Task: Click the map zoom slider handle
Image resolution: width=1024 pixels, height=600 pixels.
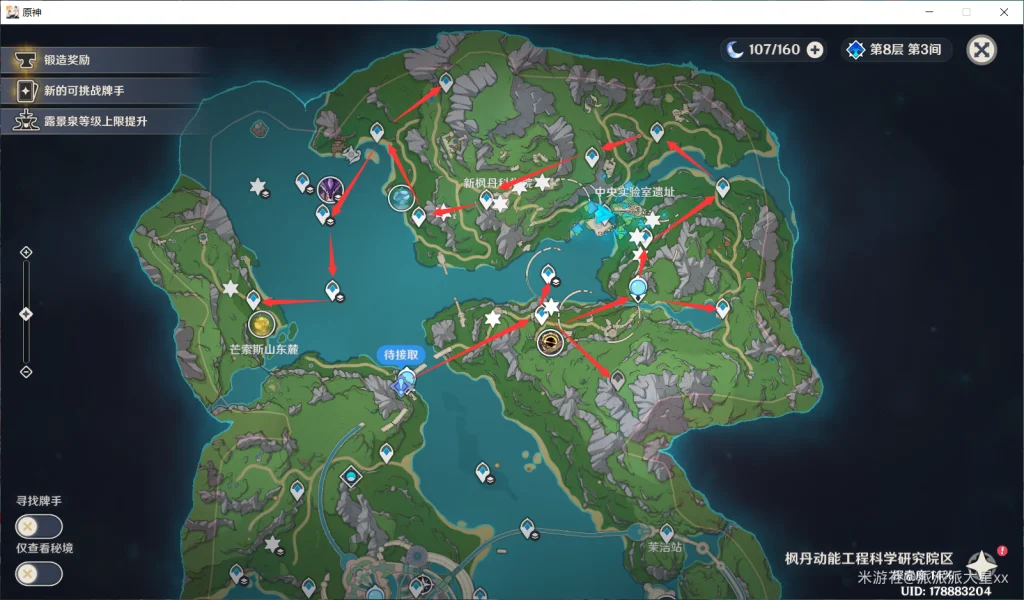Action: click(x=26, y=314)
